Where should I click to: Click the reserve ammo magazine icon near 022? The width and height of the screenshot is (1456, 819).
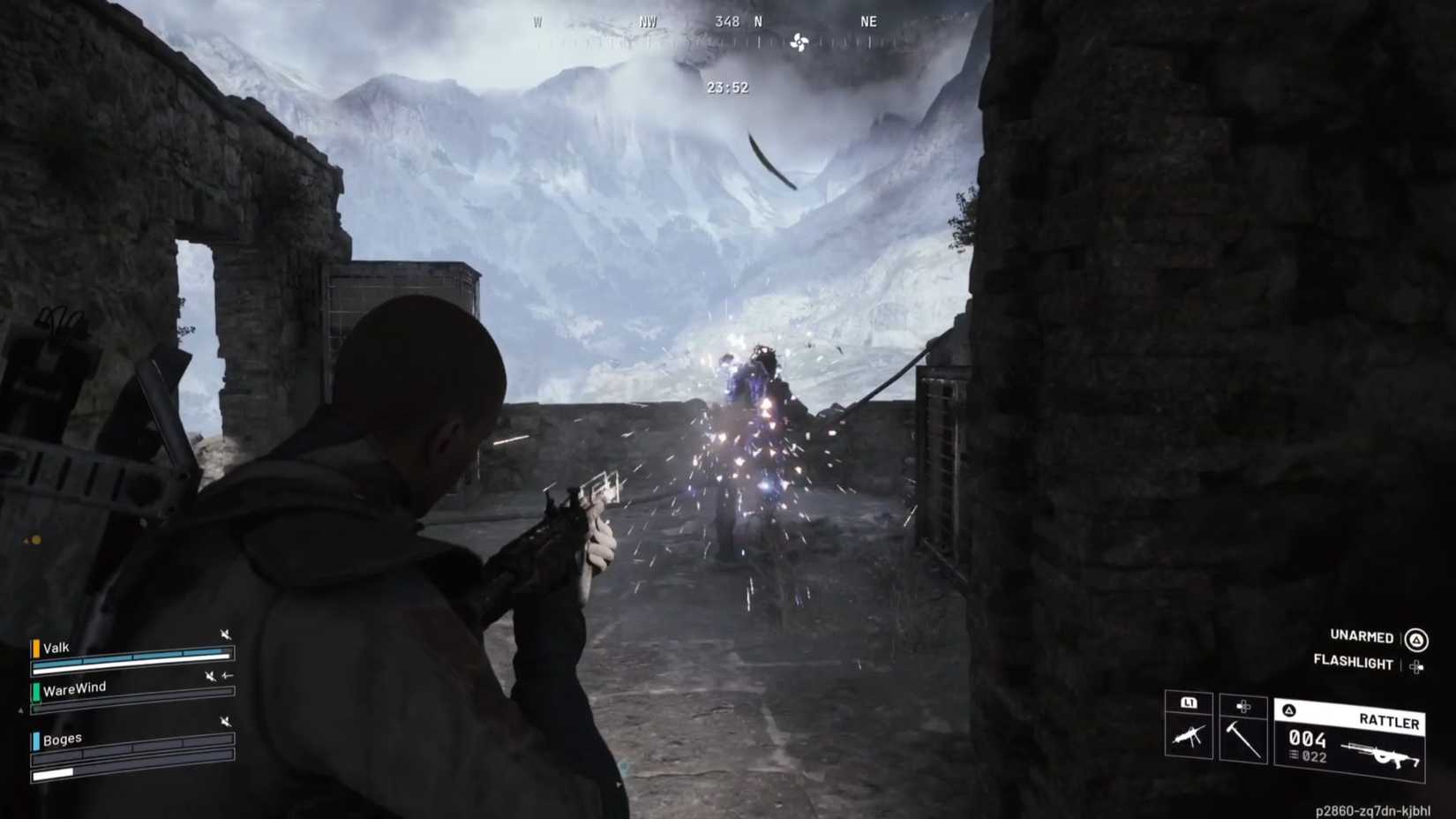click(x=1292, y=755)
